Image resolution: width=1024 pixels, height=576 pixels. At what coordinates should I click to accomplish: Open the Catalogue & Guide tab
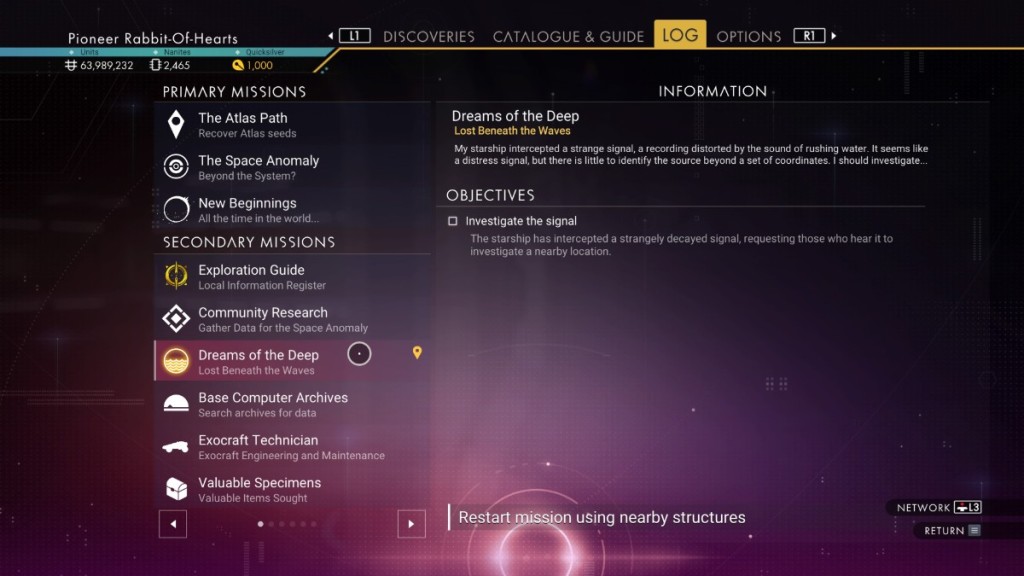[x=568, y=36]
